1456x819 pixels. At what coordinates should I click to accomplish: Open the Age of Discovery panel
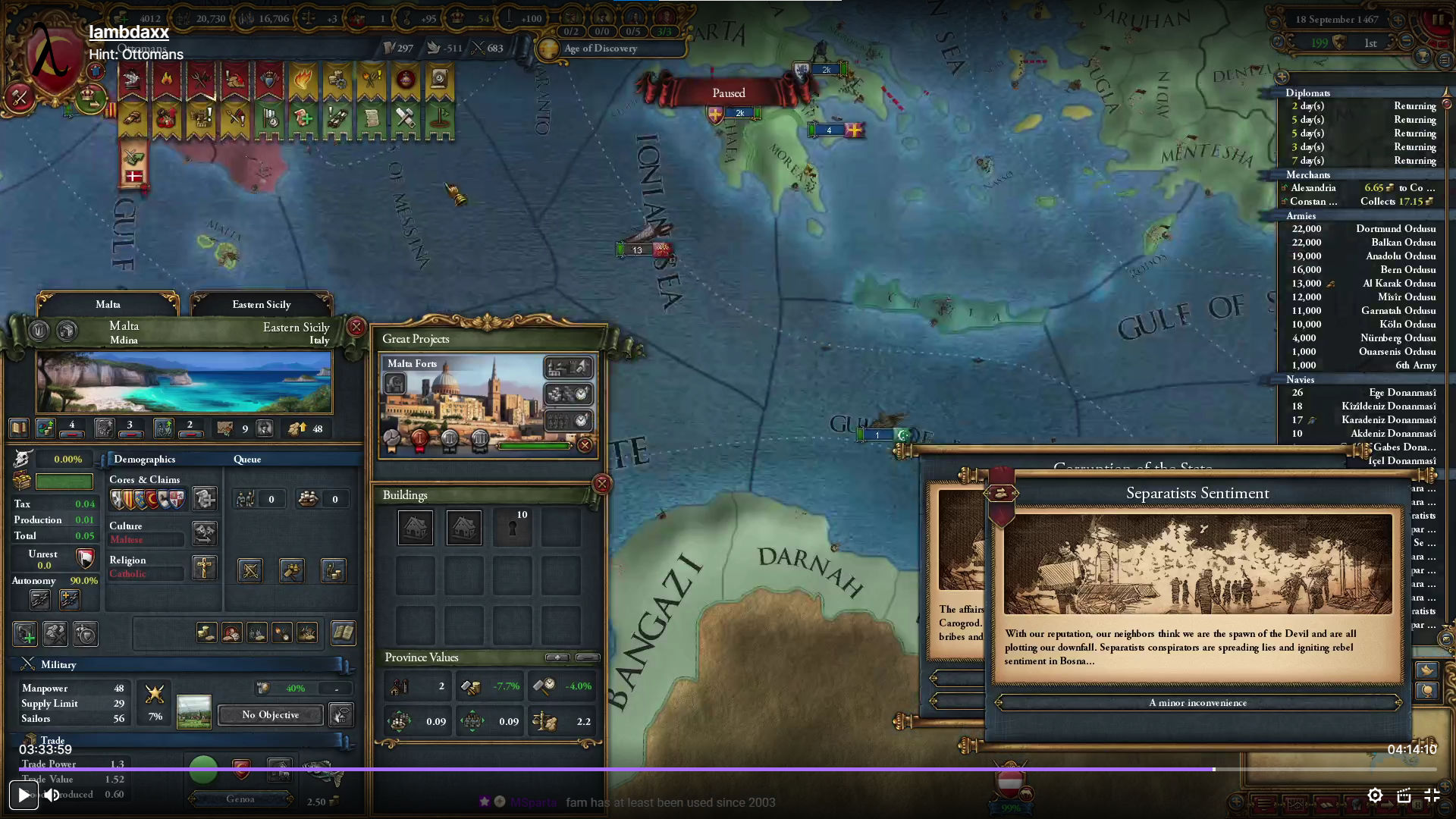[x=600, y=49]
